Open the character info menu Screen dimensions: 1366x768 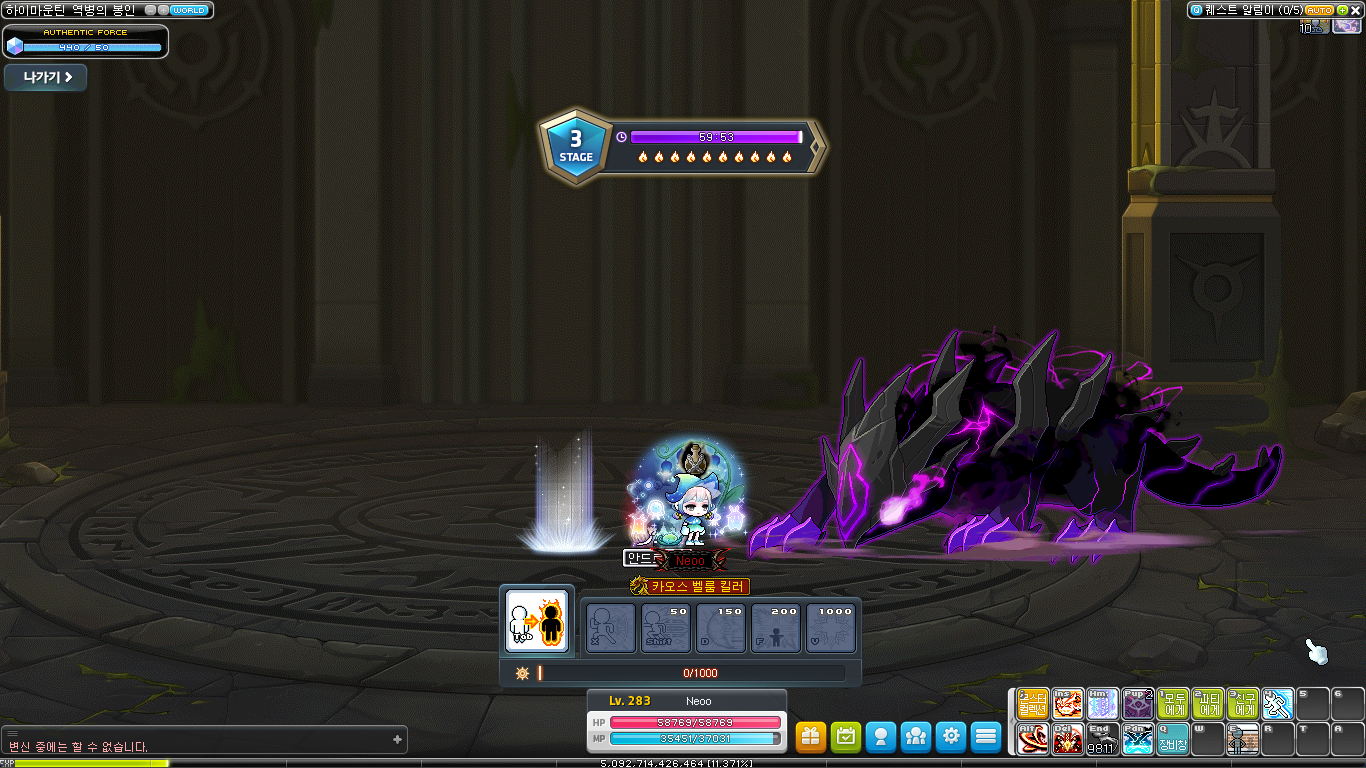click(x=881, y=737)
